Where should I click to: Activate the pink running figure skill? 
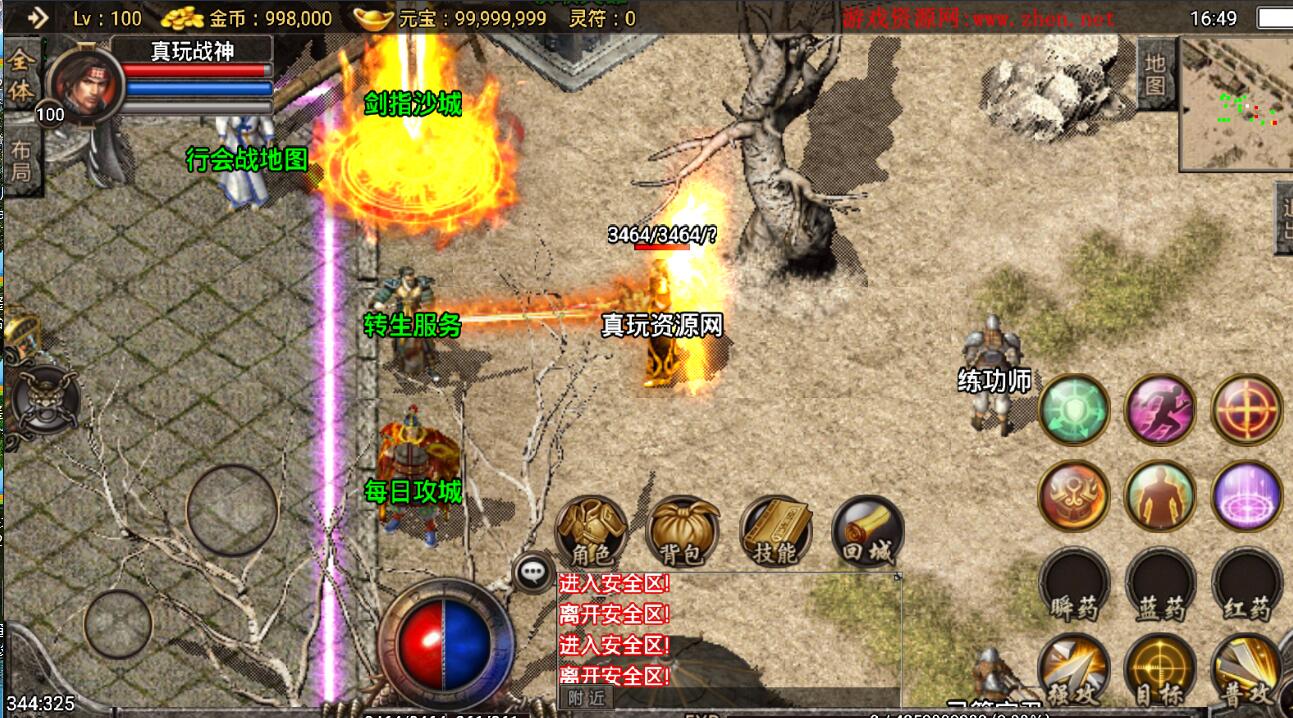tap(1161, 409)
